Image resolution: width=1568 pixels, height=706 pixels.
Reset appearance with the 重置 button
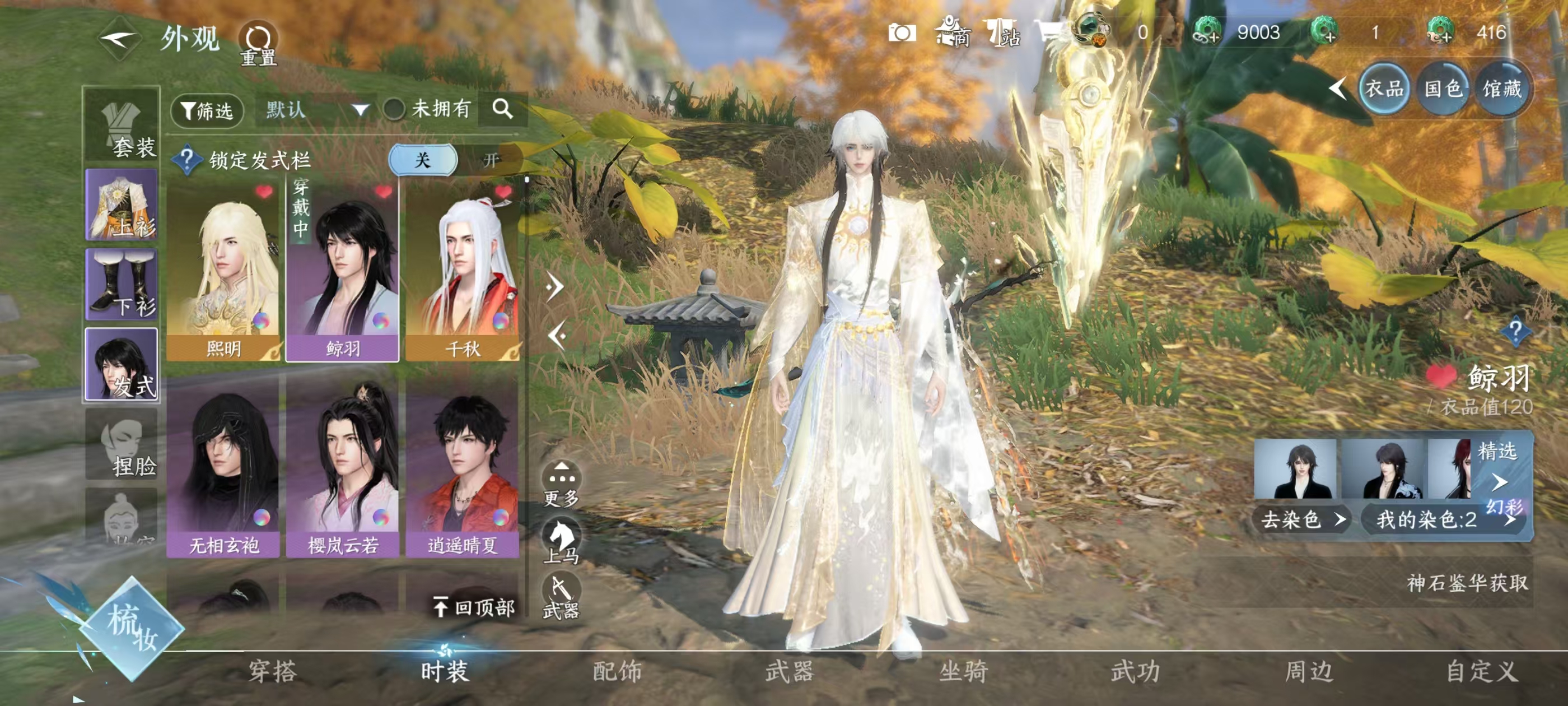pos(258,44)
